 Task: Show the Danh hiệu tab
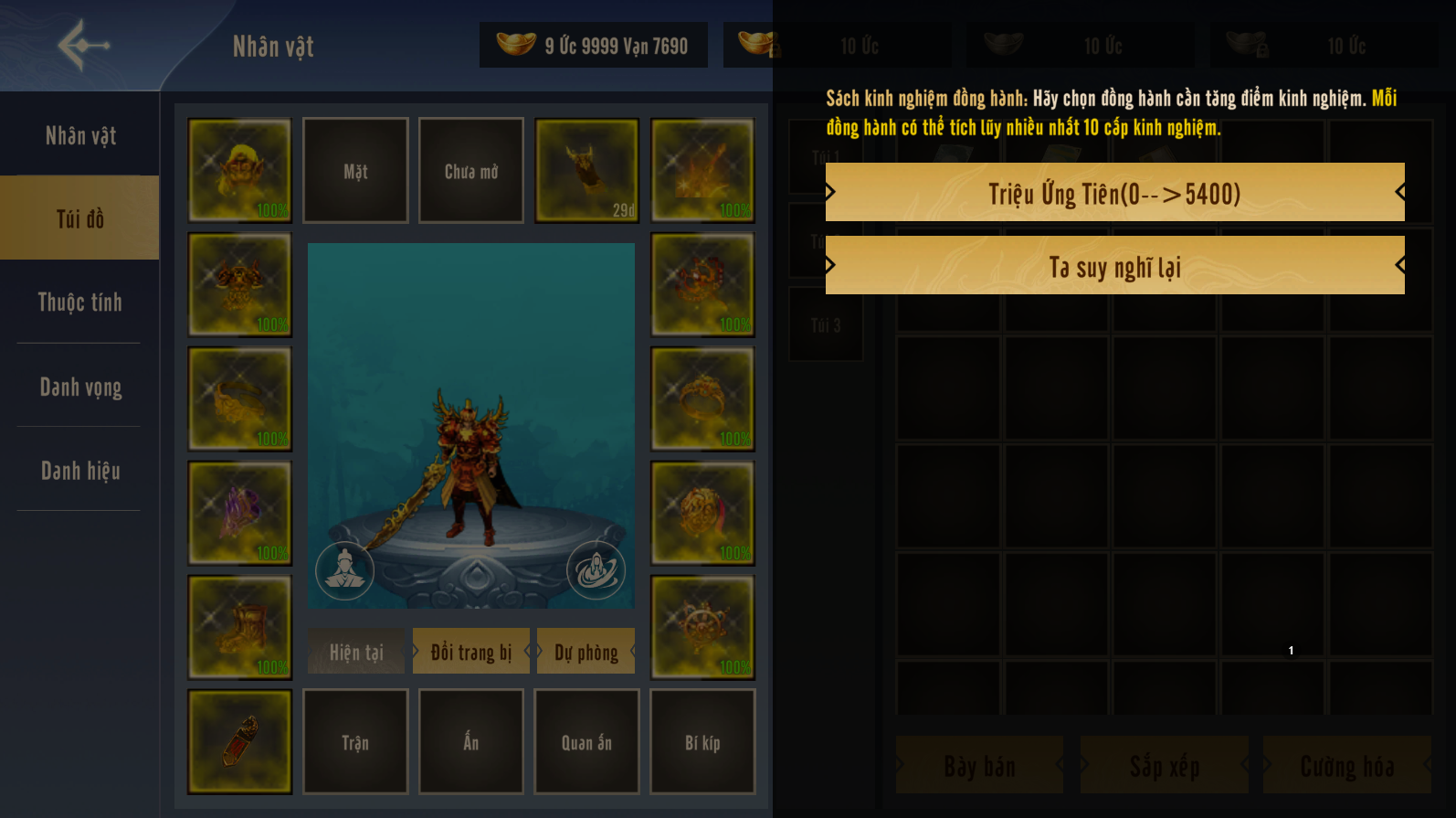pyautogui.click(x=80, y=471)
